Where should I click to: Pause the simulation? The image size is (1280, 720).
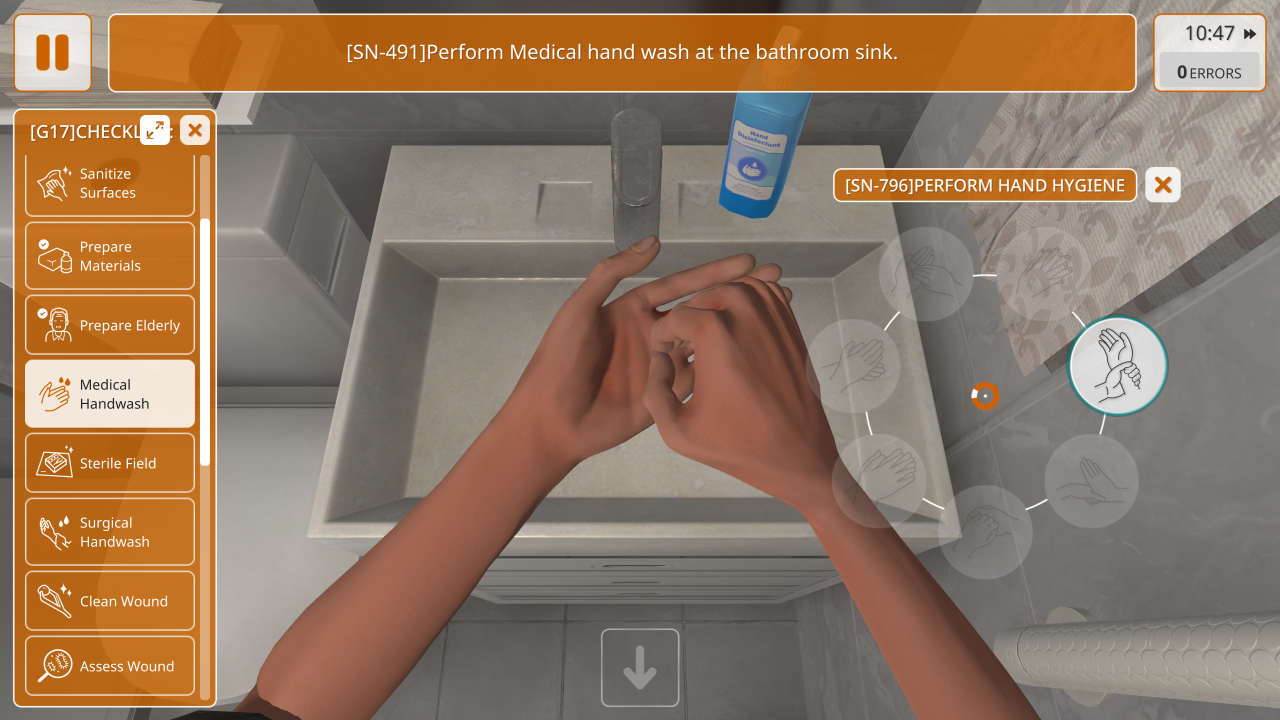pyautogui.click(x=52, y=53)
